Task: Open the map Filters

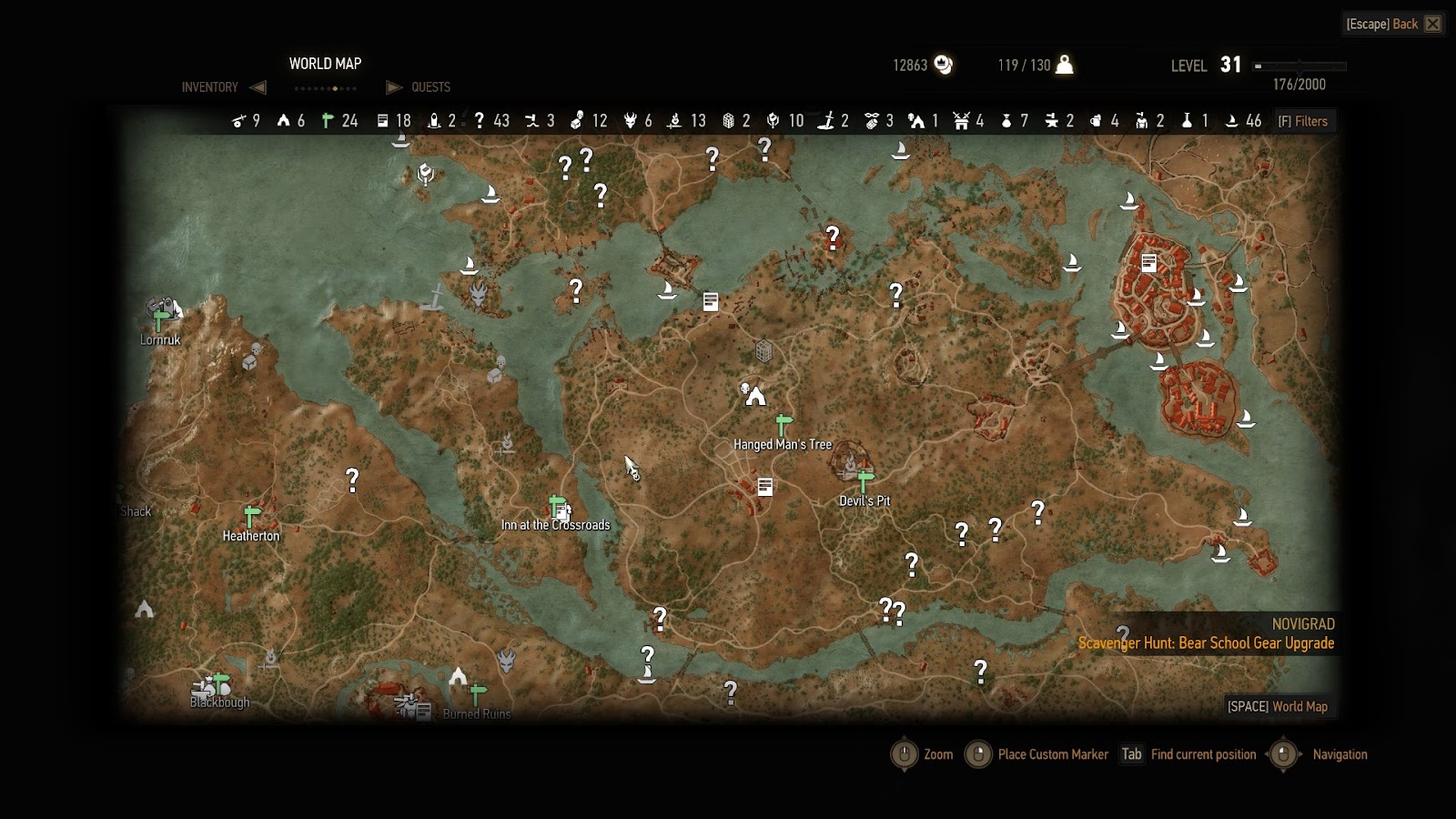Action: (x=1303, y=121)
